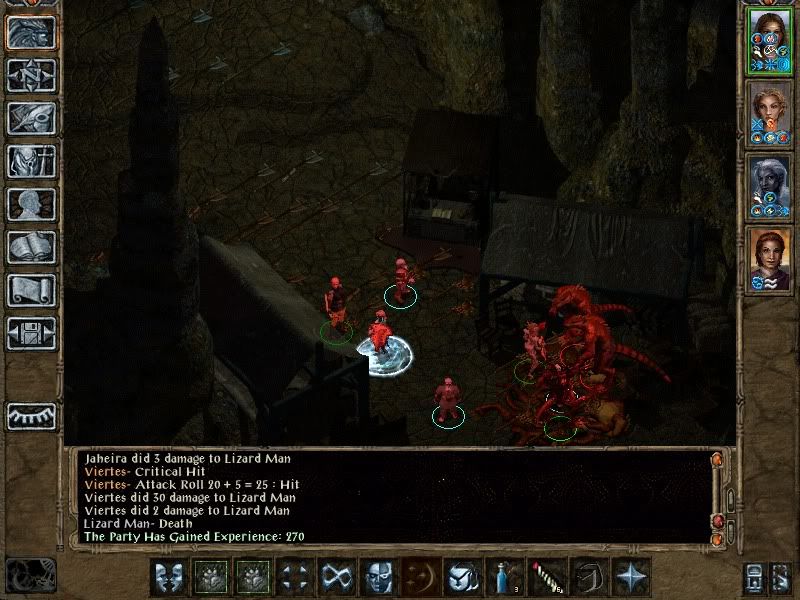Open special abilities with the star icon
Screen dimensions: 800x600
[x=630, y=576]
